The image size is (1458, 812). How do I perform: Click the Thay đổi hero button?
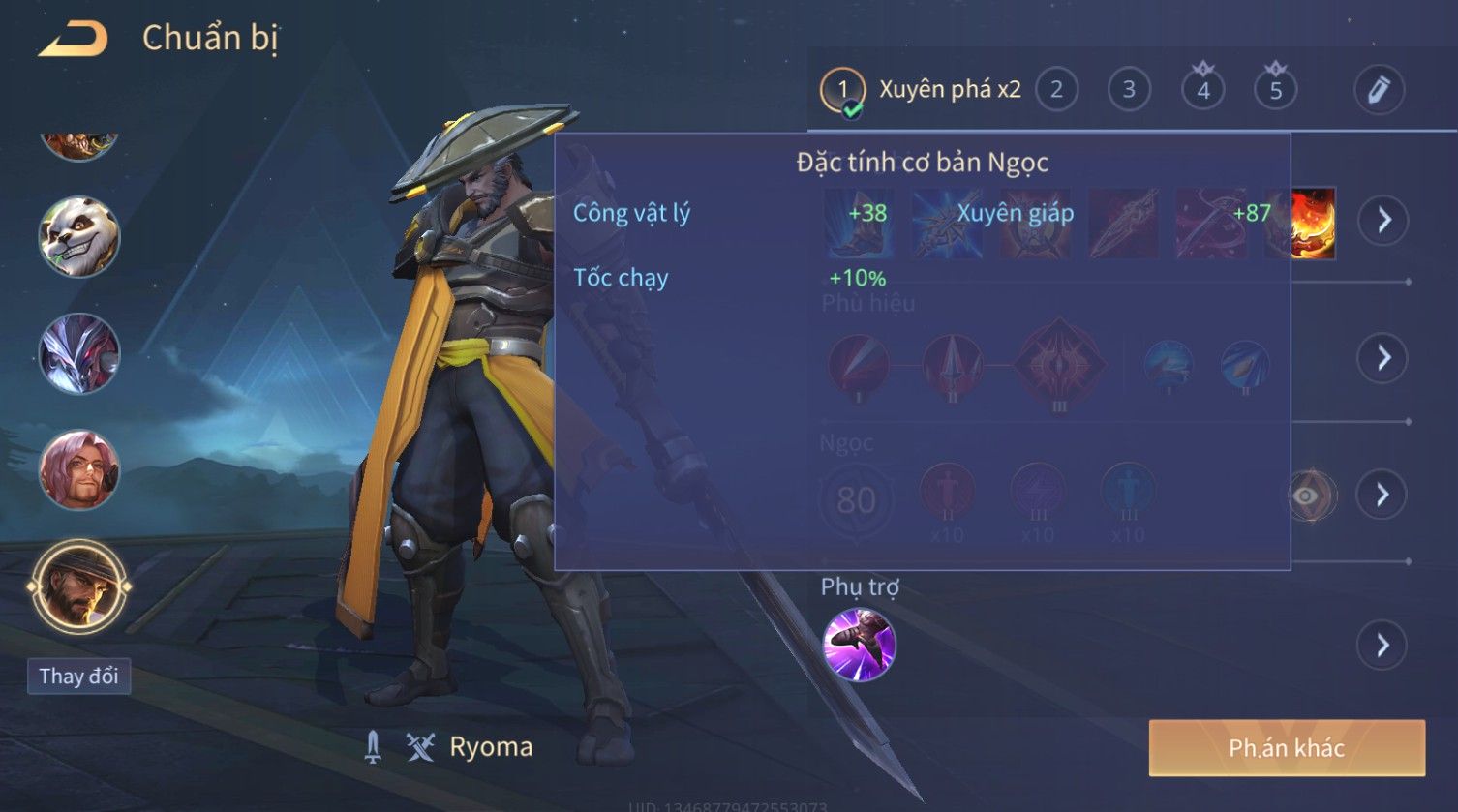pos(78,676)
